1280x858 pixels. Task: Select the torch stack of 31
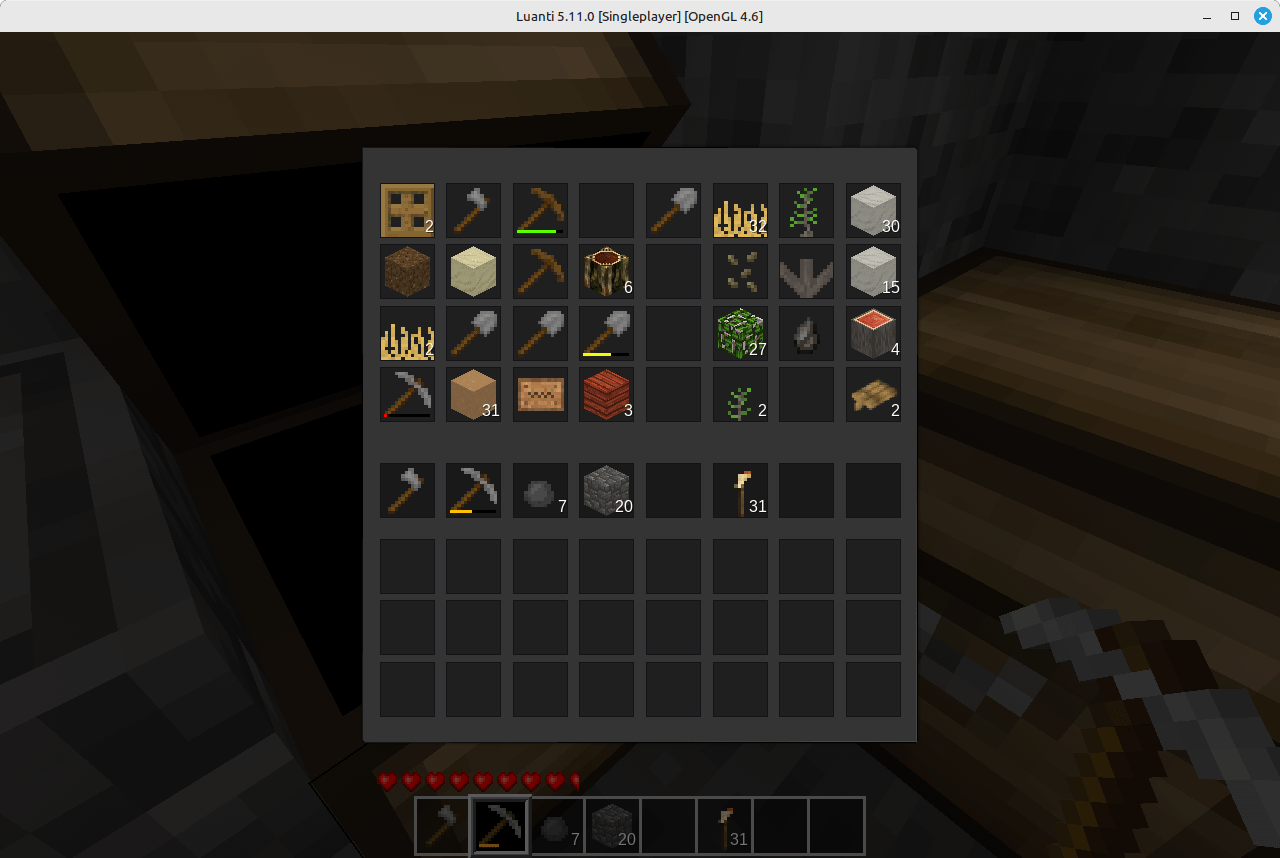(x=740, y=490)
